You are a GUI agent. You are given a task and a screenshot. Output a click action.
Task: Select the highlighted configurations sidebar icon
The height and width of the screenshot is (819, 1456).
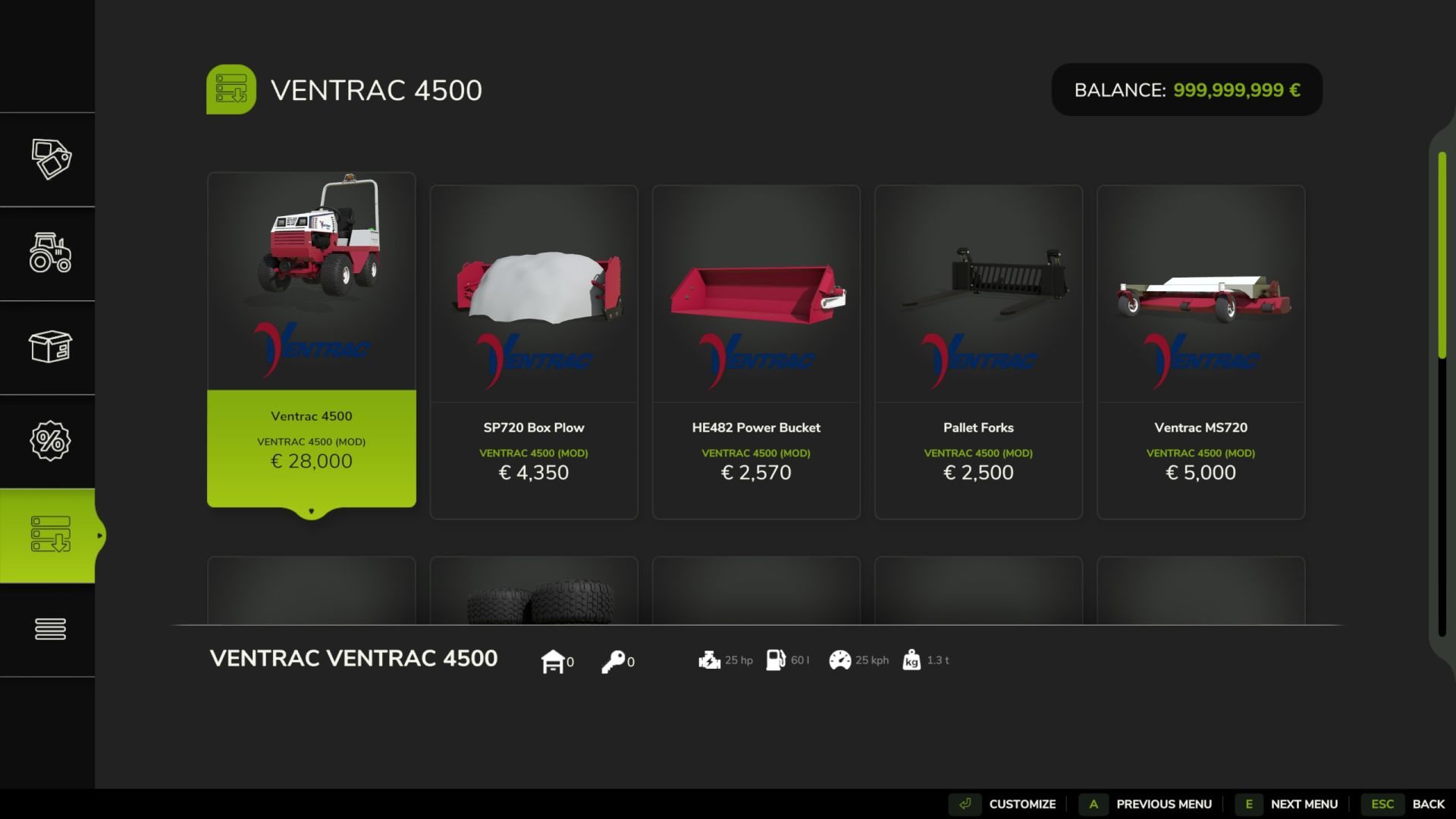[x=50, y=535]
